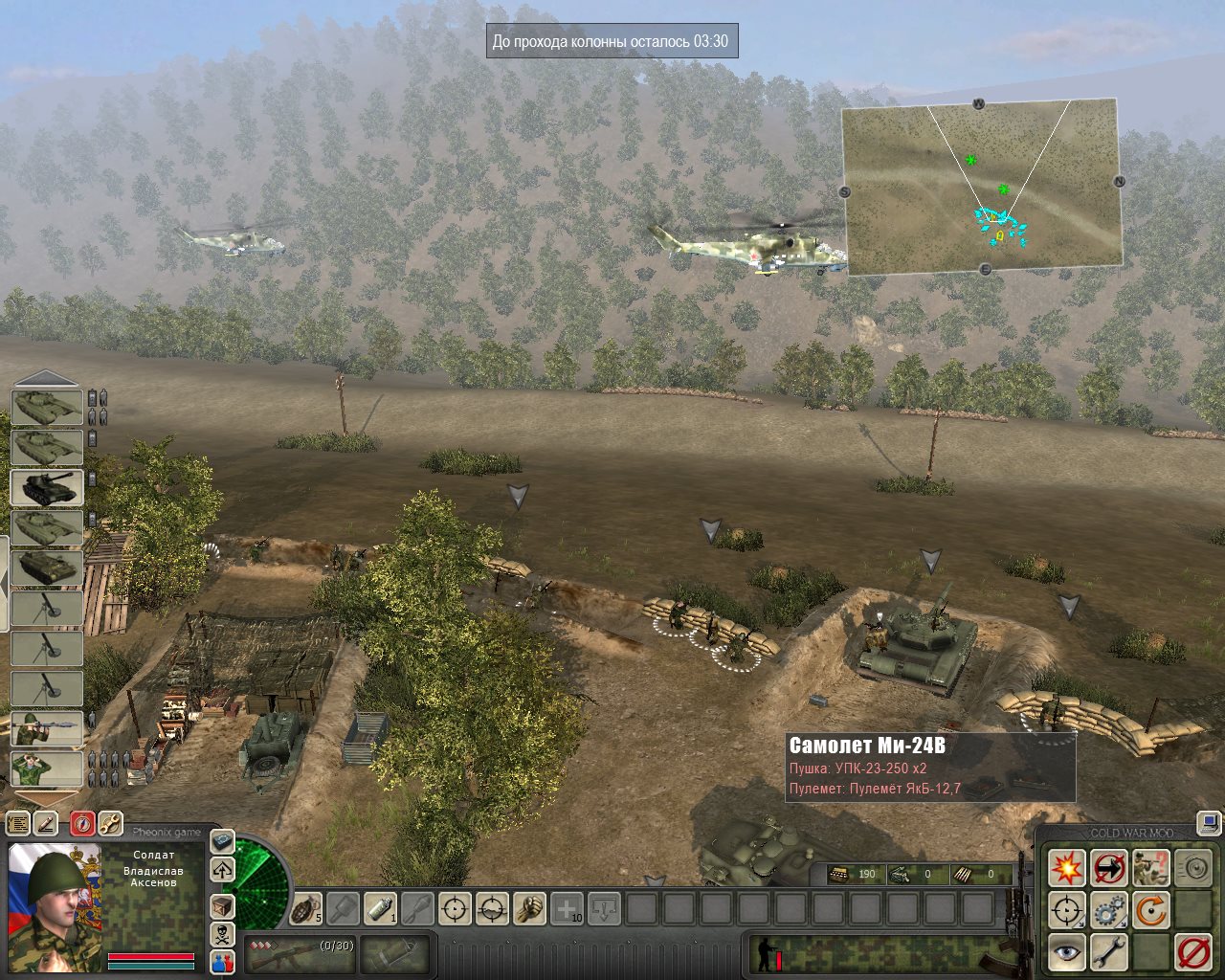Open the minimap in the top right

(x=982, y=187)
